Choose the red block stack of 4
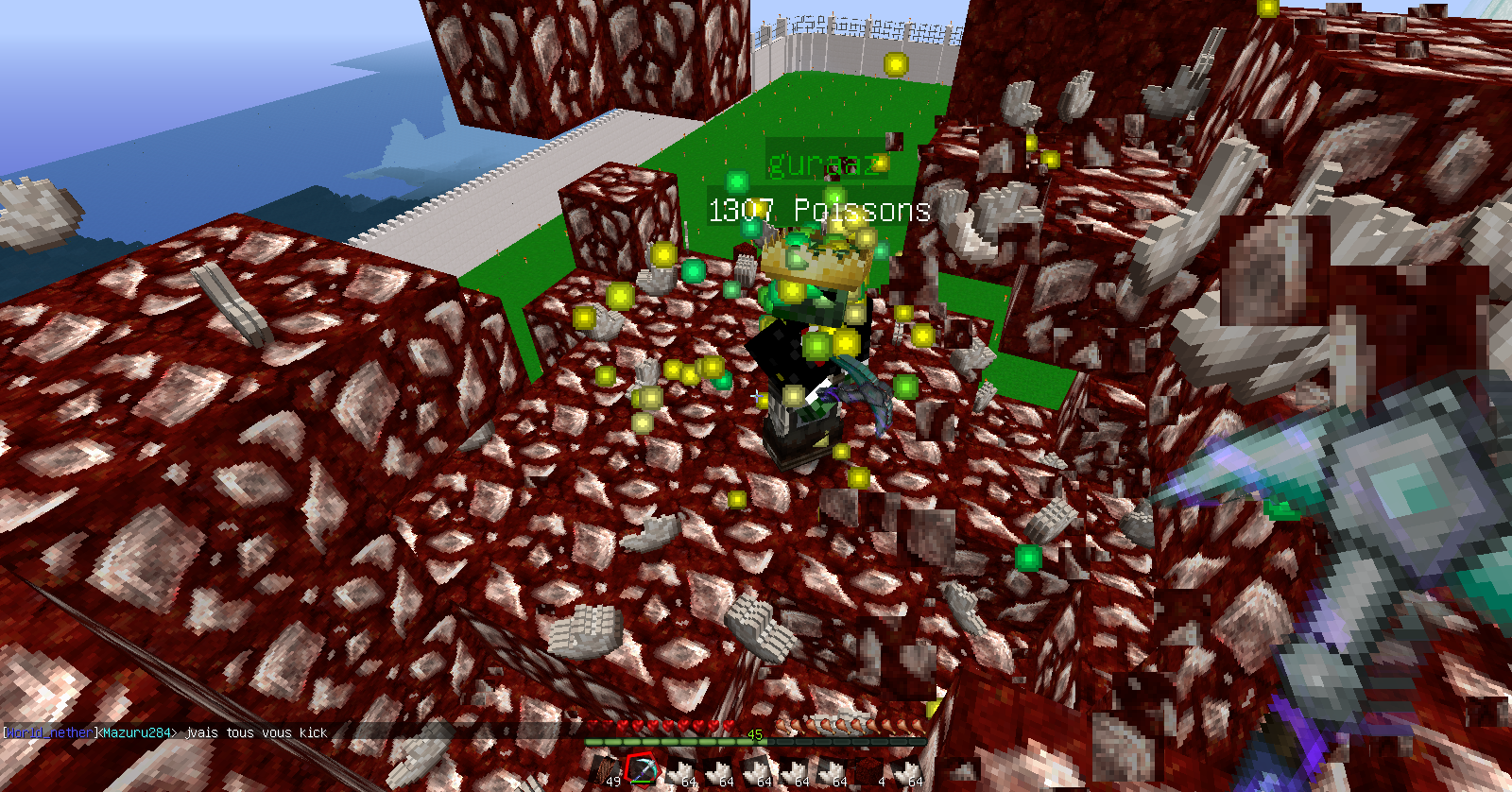This screenshot has height=792, width=1512. [x=869, y=770]
